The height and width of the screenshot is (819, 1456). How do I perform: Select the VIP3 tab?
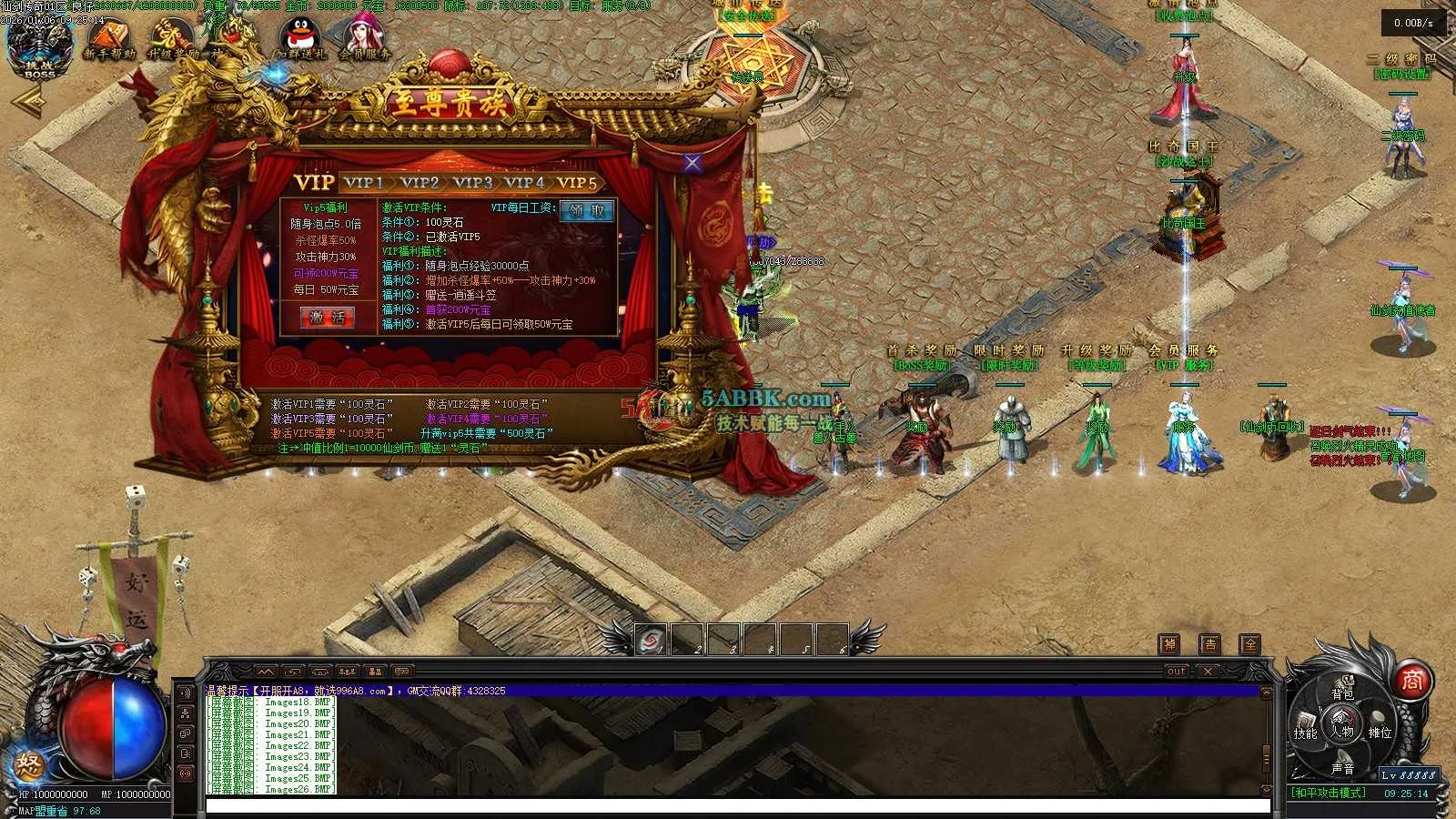pos(472,182)
